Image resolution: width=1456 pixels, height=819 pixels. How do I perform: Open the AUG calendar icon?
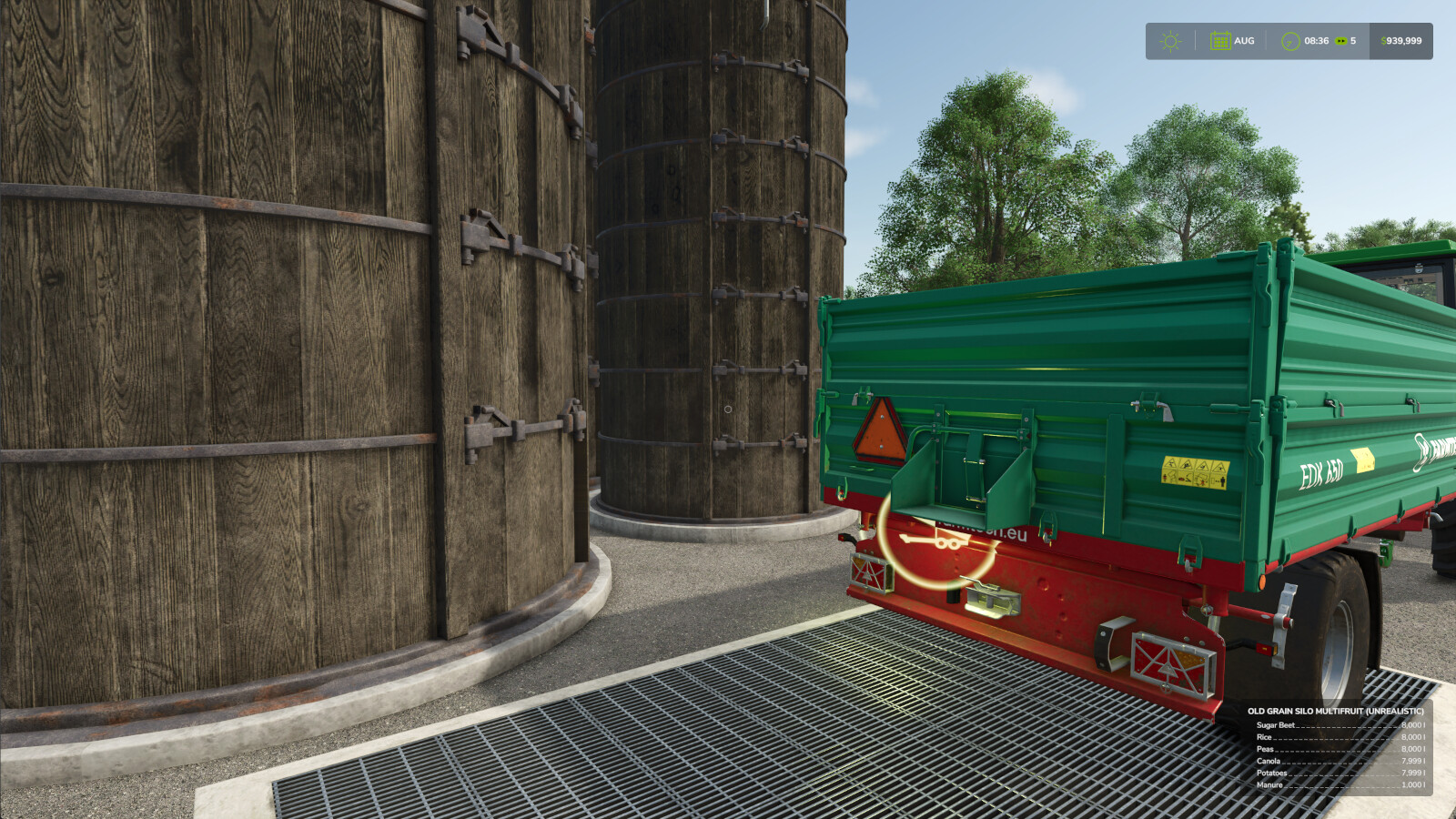pyautogui.click(x=1219, y=40)
